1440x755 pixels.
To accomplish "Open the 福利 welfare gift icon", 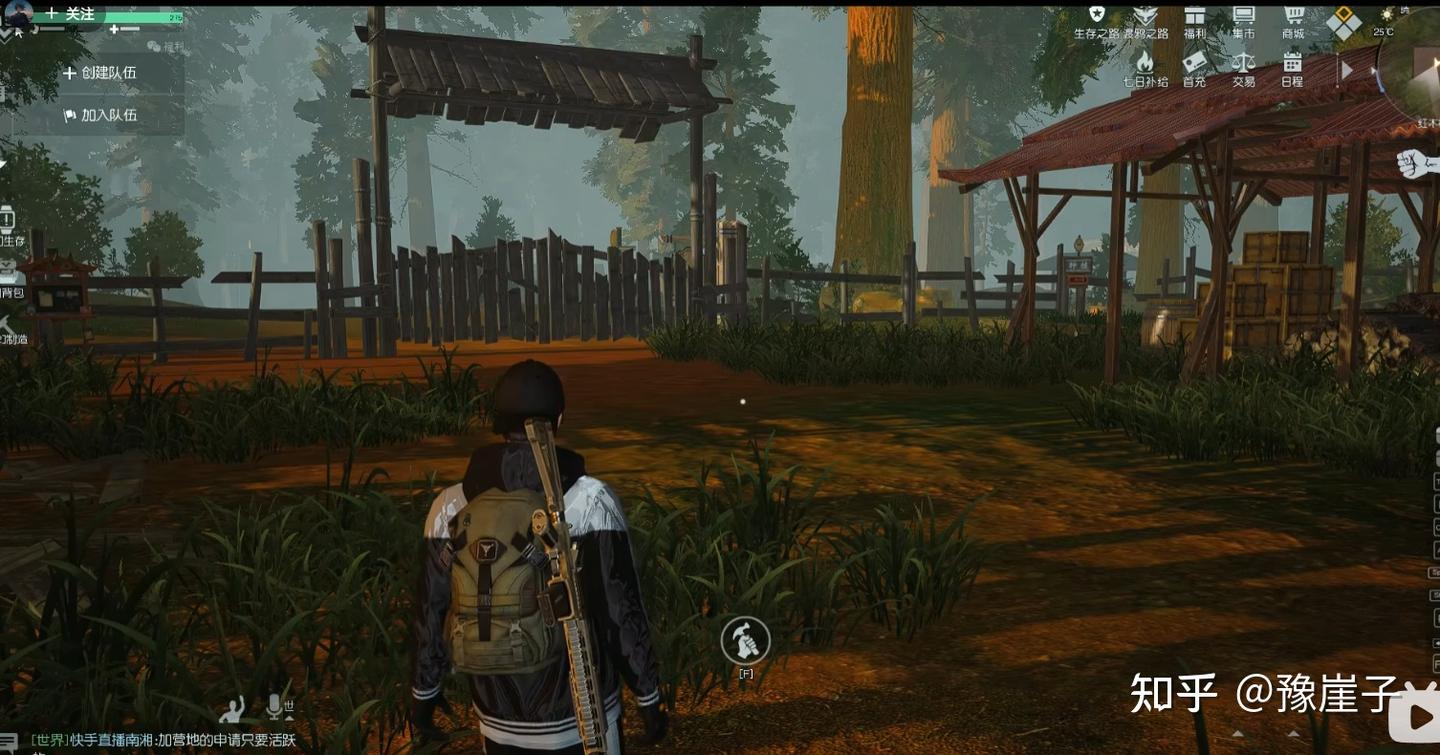I will [x=1194, y=20].
